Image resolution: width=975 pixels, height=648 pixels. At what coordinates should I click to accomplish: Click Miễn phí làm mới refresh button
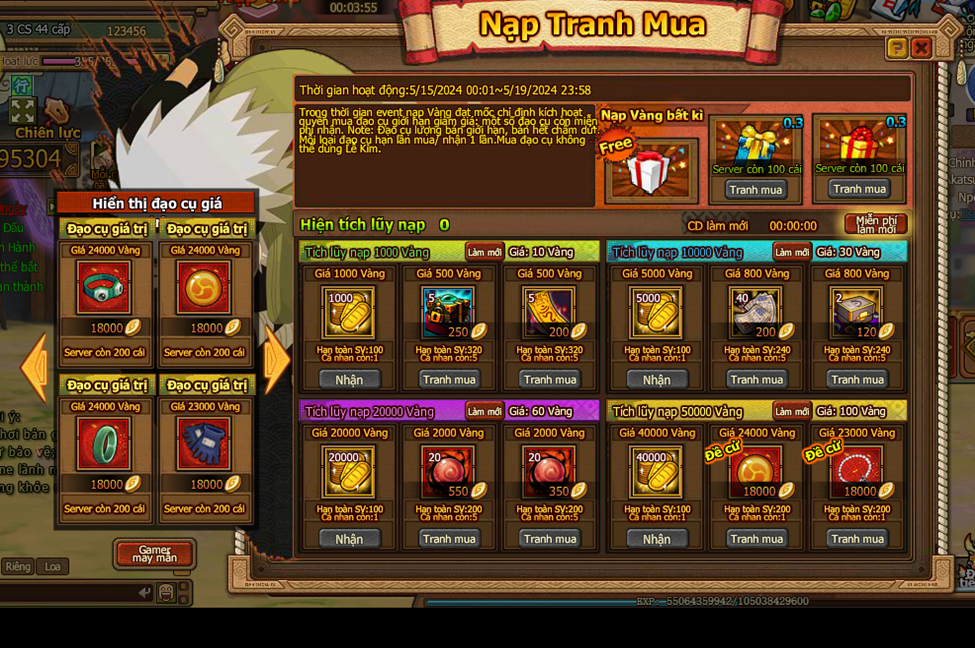point(875,225)
